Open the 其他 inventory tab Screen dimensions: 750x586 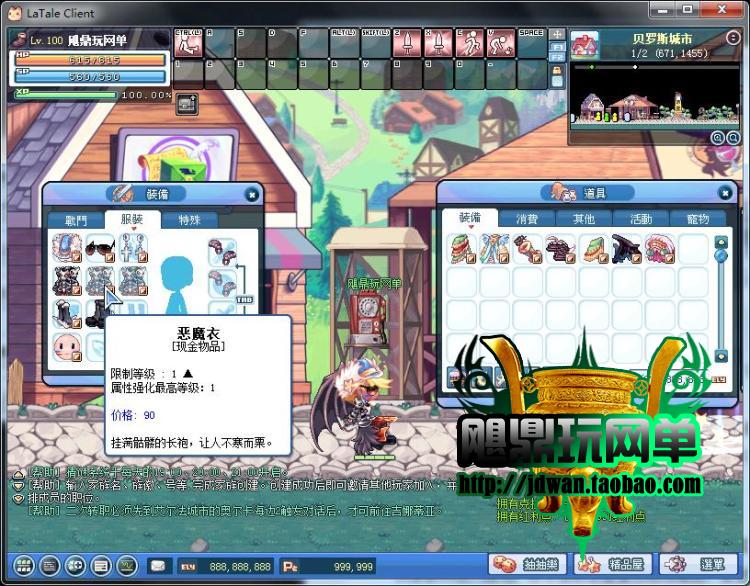[x=584, y=218]
